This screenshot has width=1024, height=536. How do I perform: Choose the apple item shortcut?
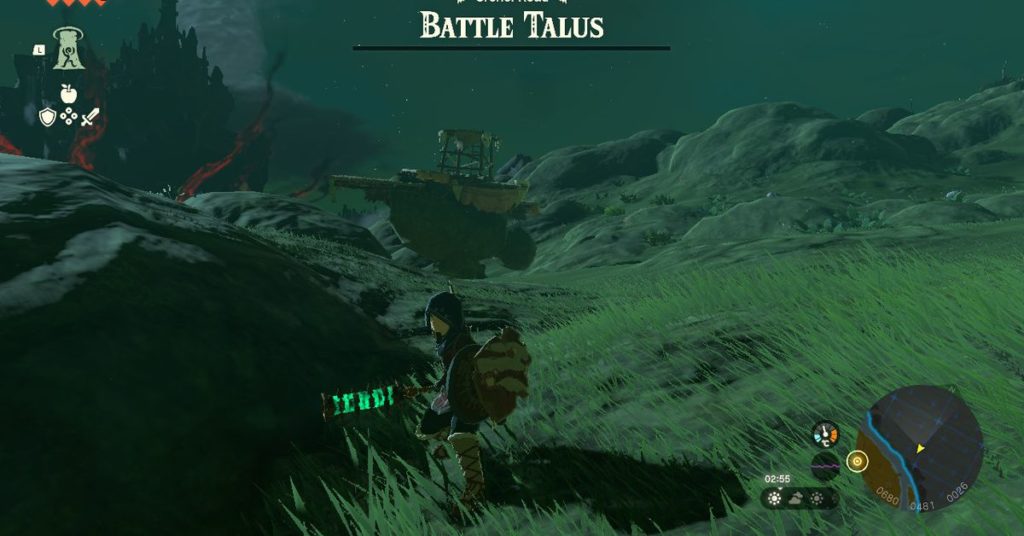click(x=68, y=94)
